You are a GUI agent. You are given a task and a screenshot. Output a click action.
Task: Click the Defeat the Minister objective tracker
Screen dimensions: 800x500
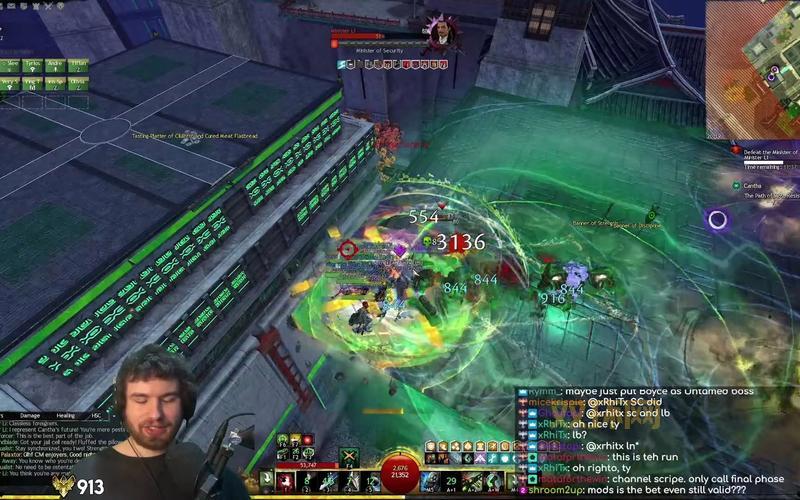tap(770, 154)
